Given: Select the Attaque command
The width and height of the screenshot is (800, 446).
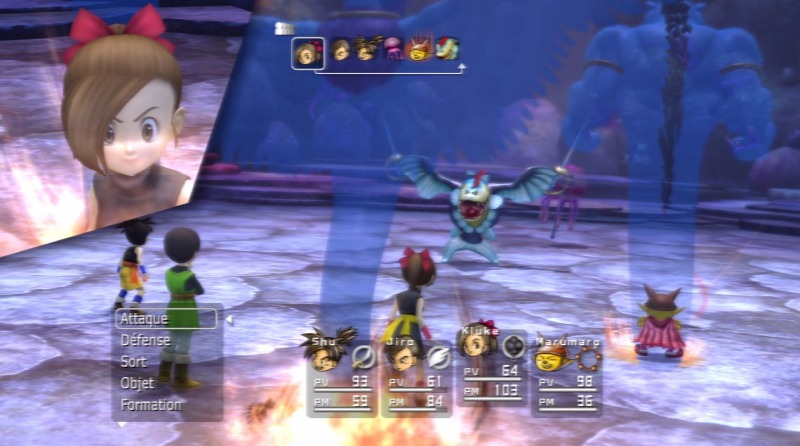Looking at the screenshot, I should 166,319.
